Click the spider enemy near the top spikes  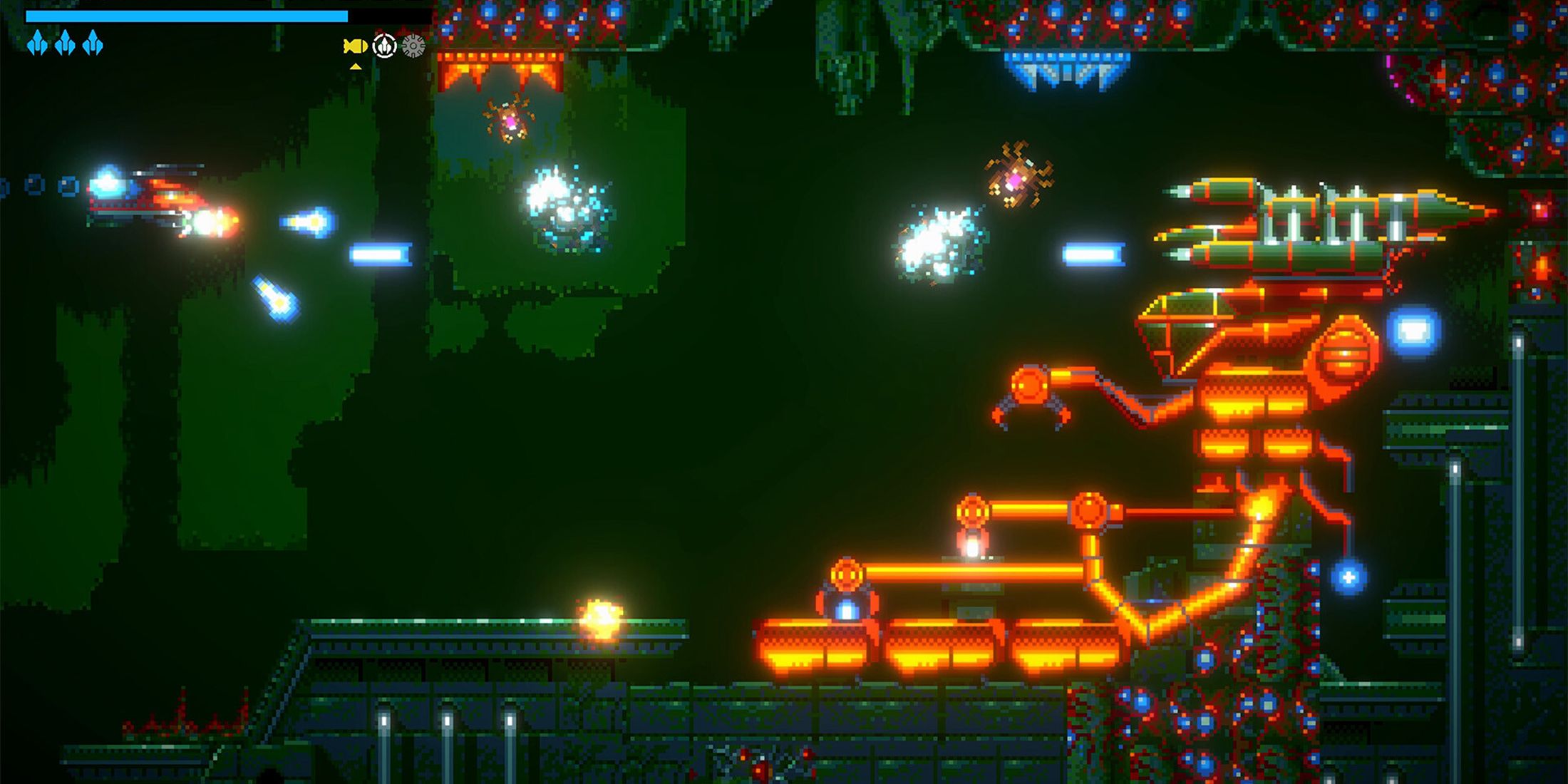(510, 118)
